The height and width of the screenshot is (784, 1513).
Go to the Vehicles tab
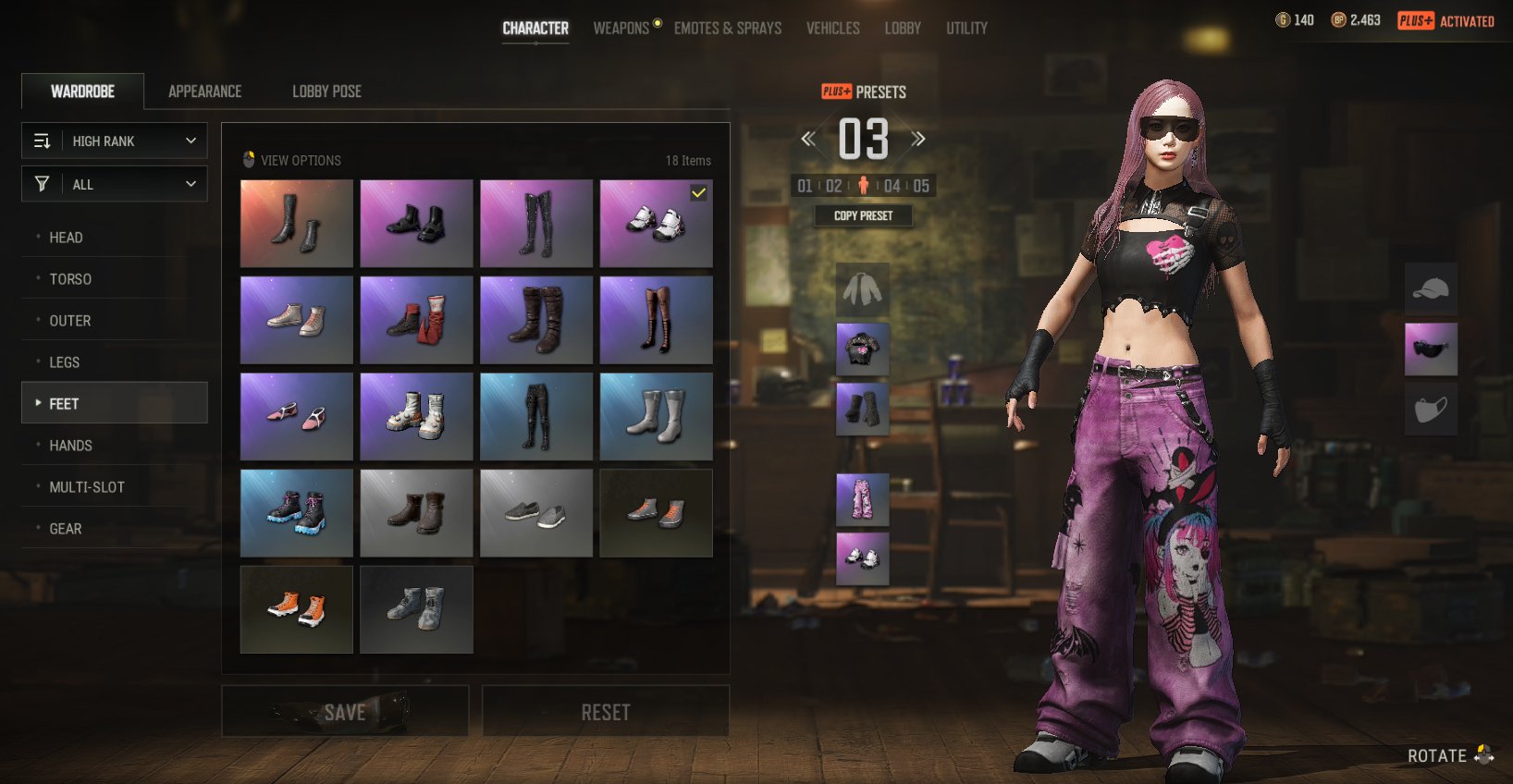[832, 29]
